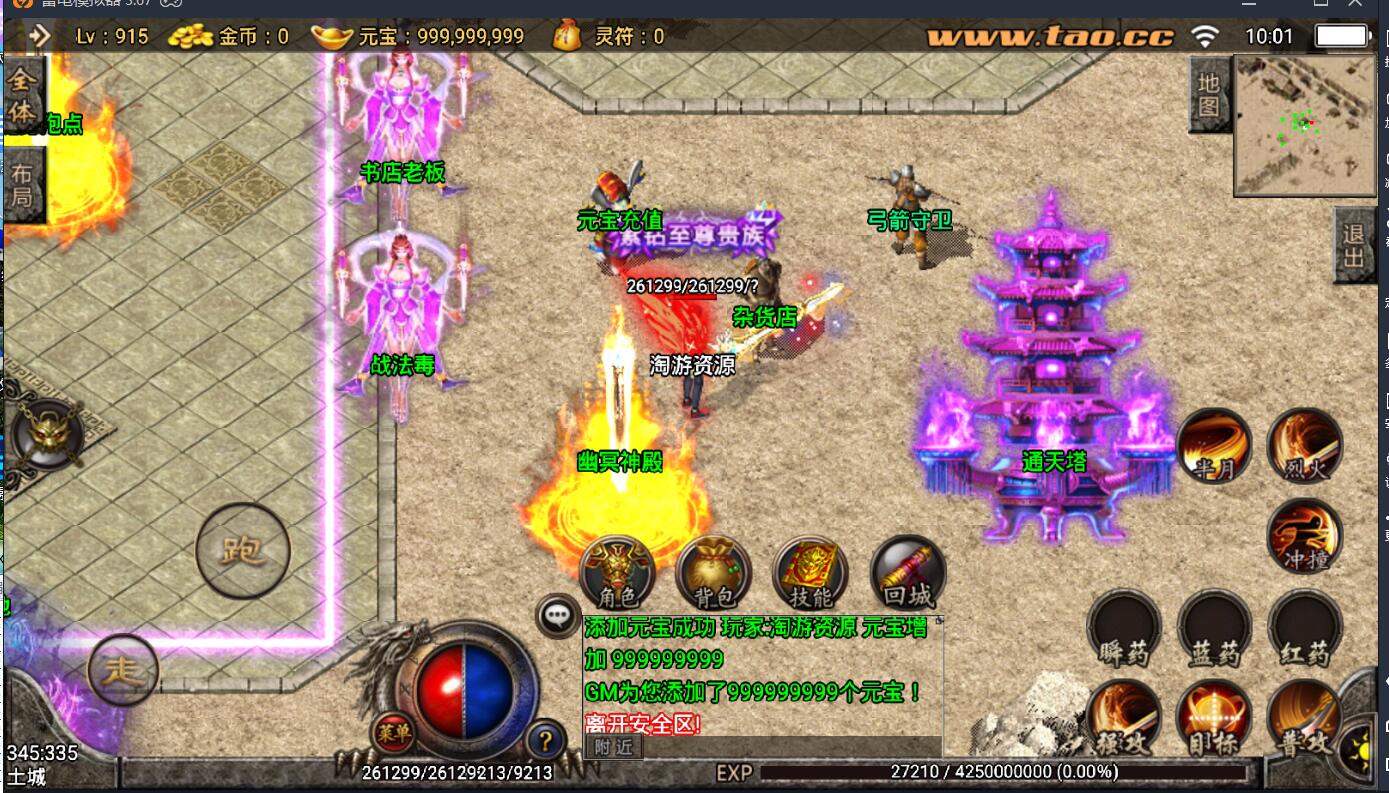This screenshot has height=793, width=1389.
Task: Click the 退出 exit button
Action: 1354,246
